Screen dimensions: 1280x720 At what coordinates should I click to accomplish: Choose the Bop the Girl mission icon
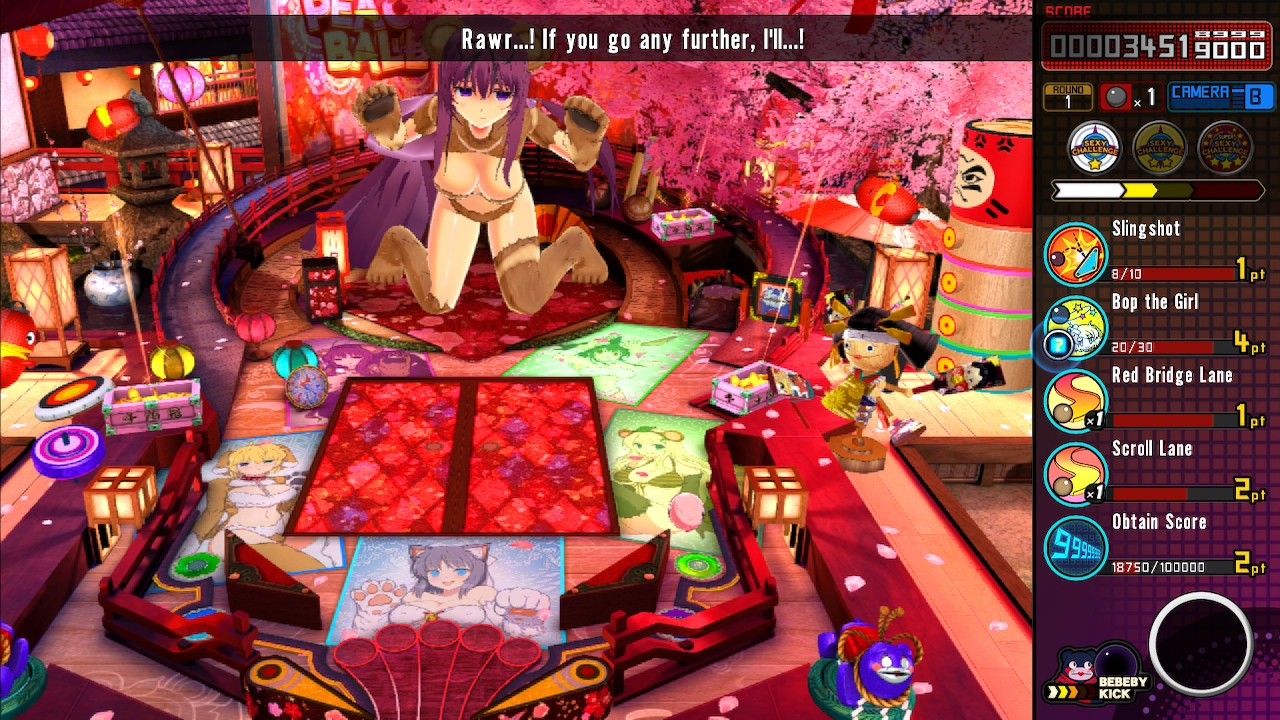tap(1075, 327)
